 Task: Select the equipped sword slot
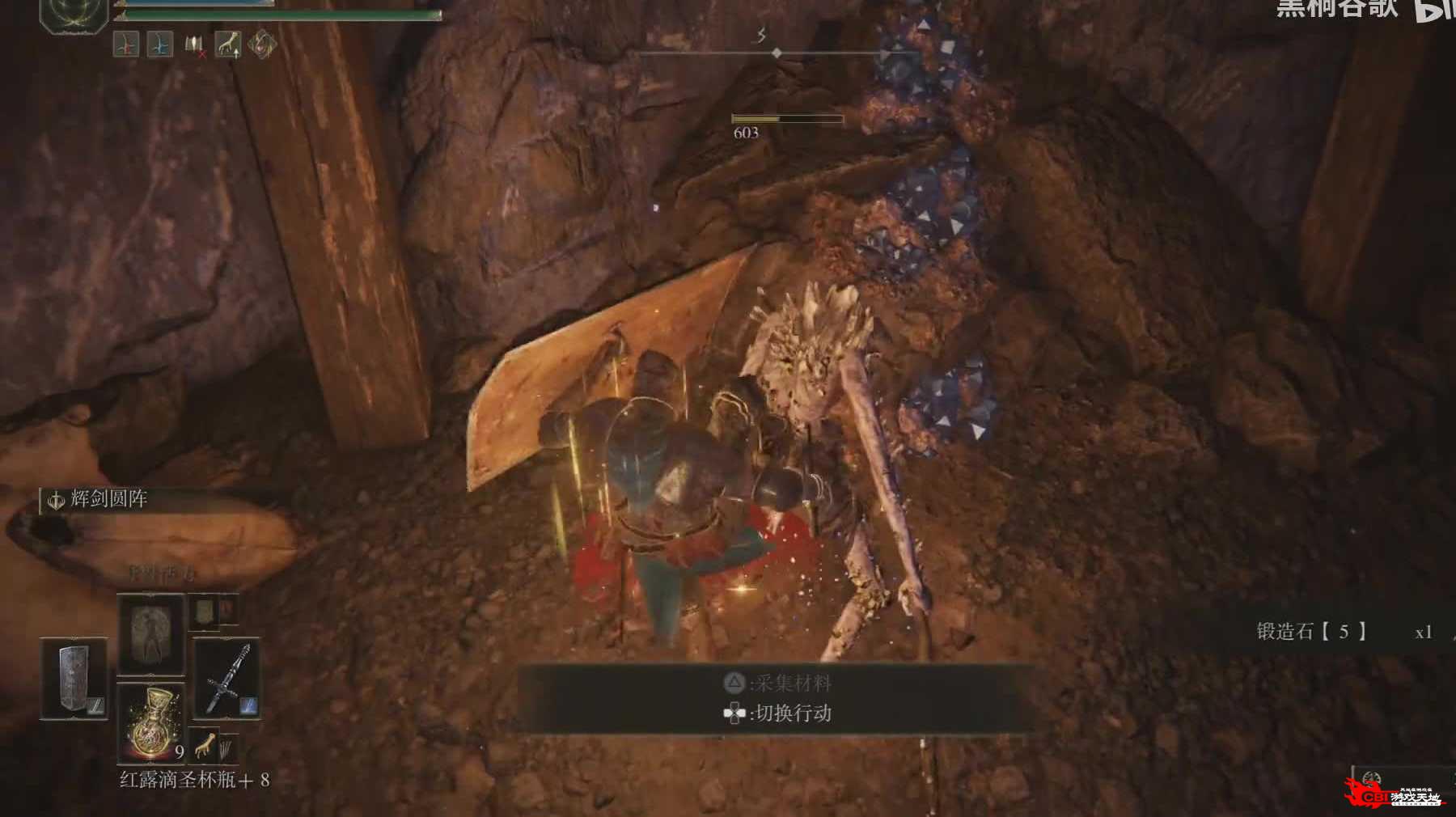click(x=226, y=679)
